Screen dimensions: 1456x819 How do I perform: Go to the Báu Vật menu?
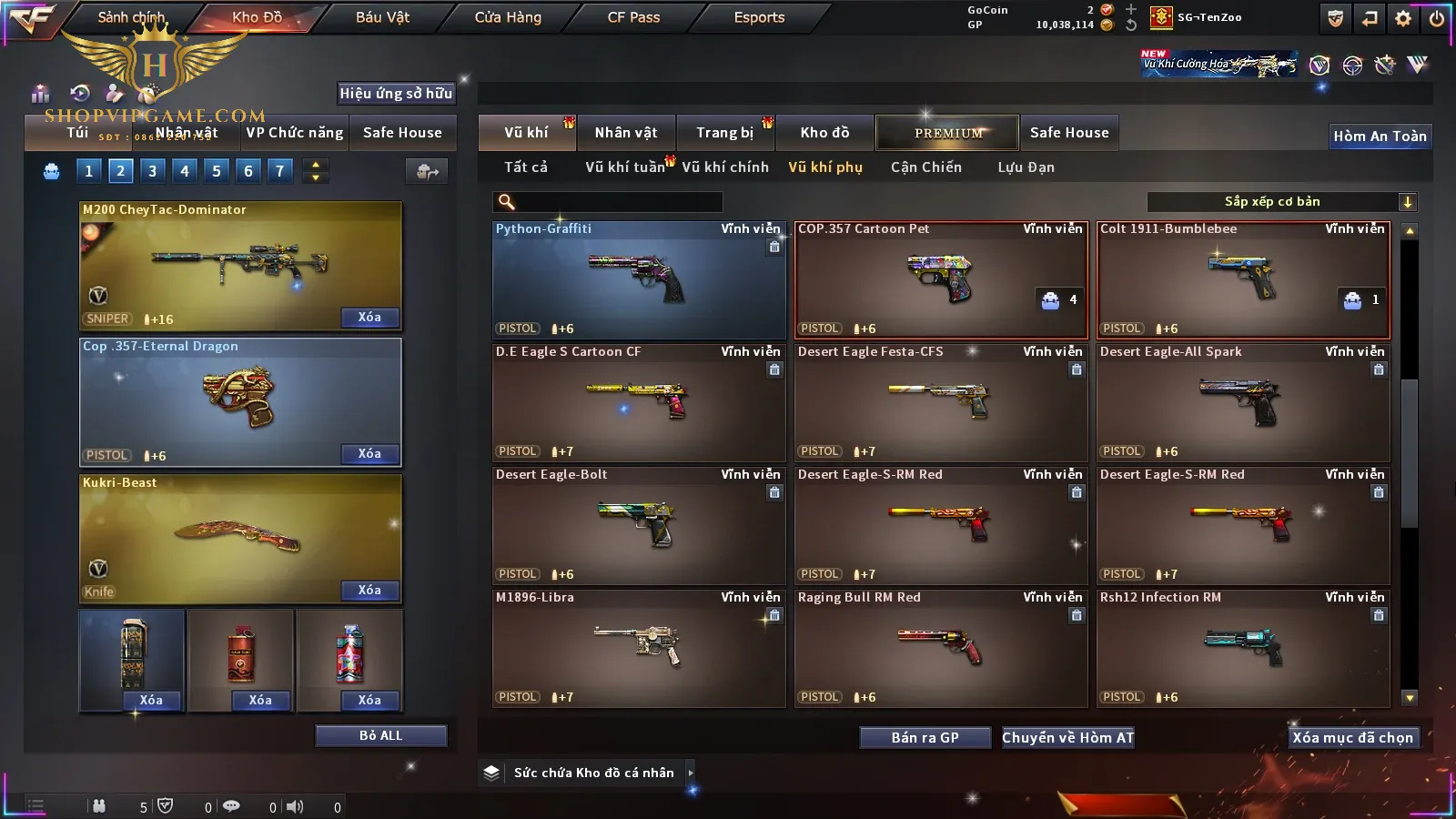[x=382, y=17]
